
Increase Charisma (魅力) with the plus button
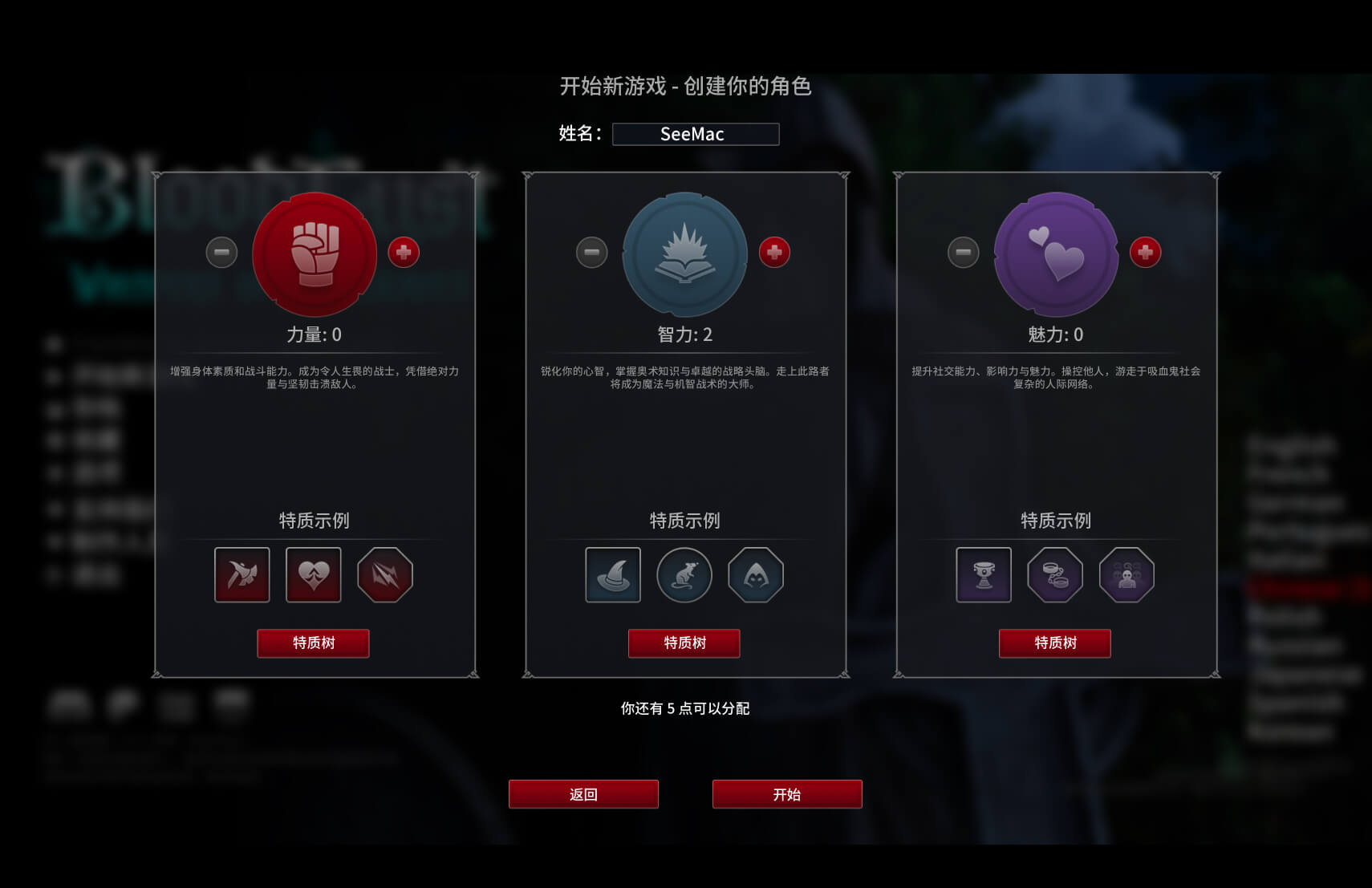1145,253
